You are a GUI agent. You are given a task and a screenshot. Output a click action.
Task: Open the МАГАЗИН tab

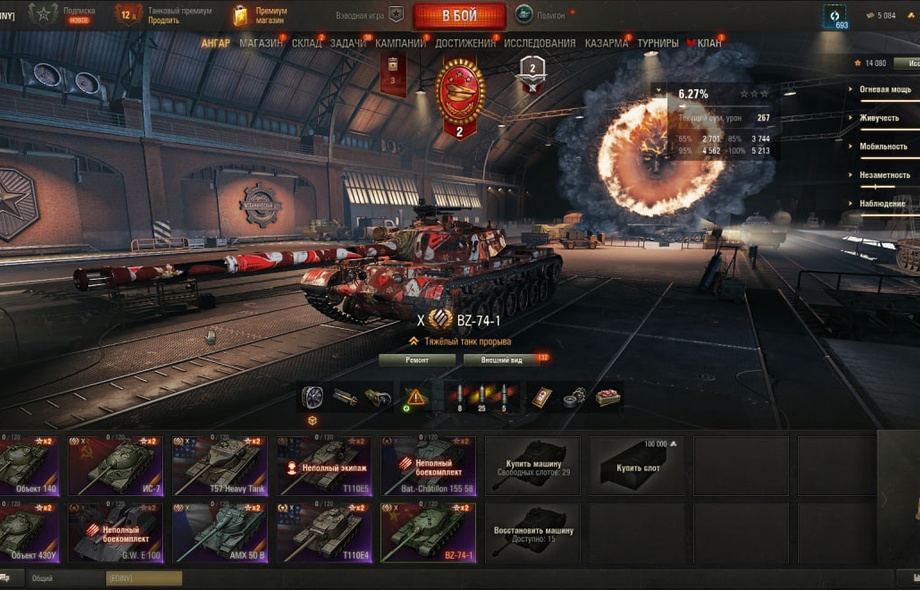pyautogui.click(x=261, y=43)
